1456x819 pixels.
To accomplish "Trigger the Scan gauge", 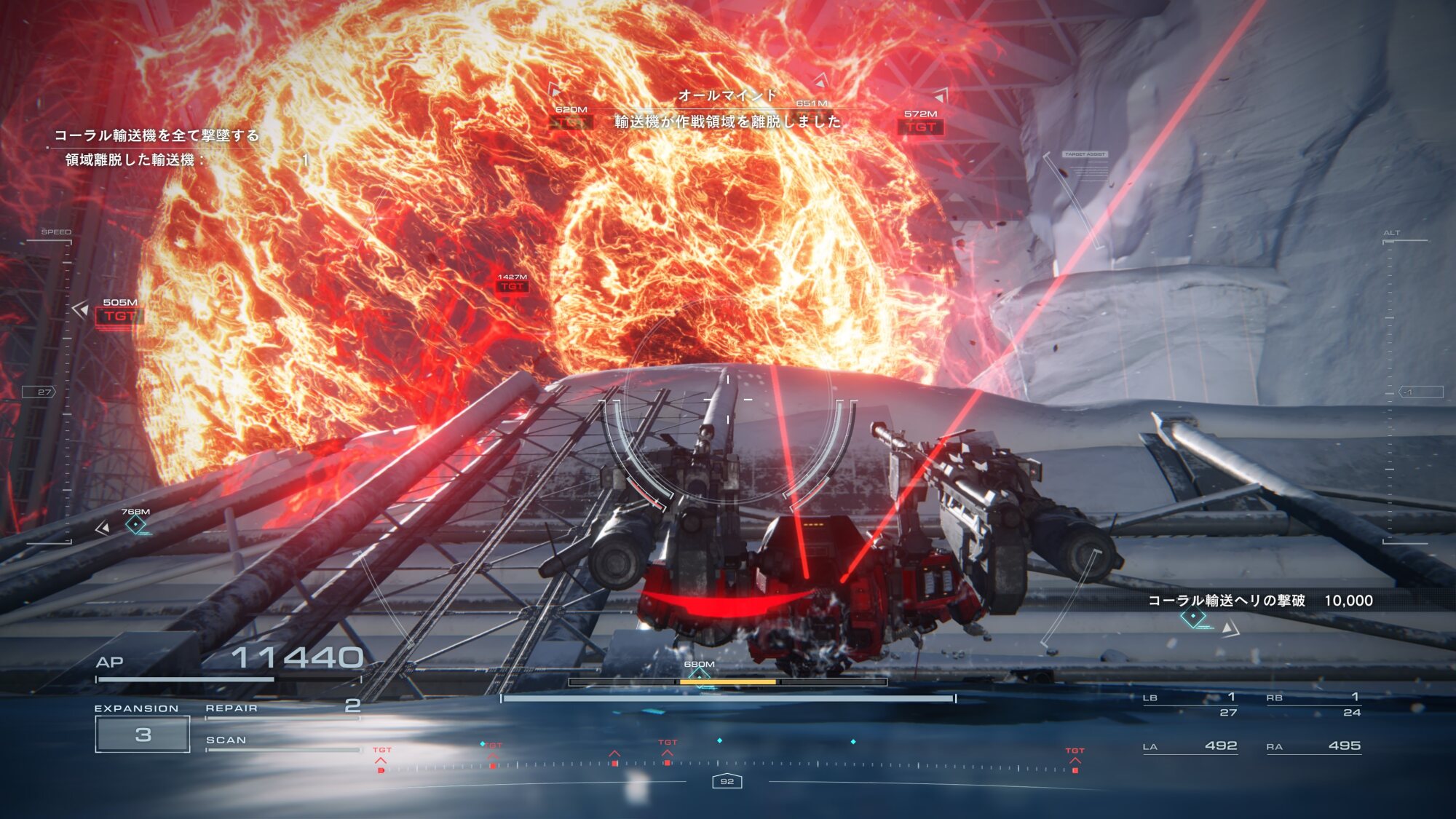I will click(x=282, y=743).
